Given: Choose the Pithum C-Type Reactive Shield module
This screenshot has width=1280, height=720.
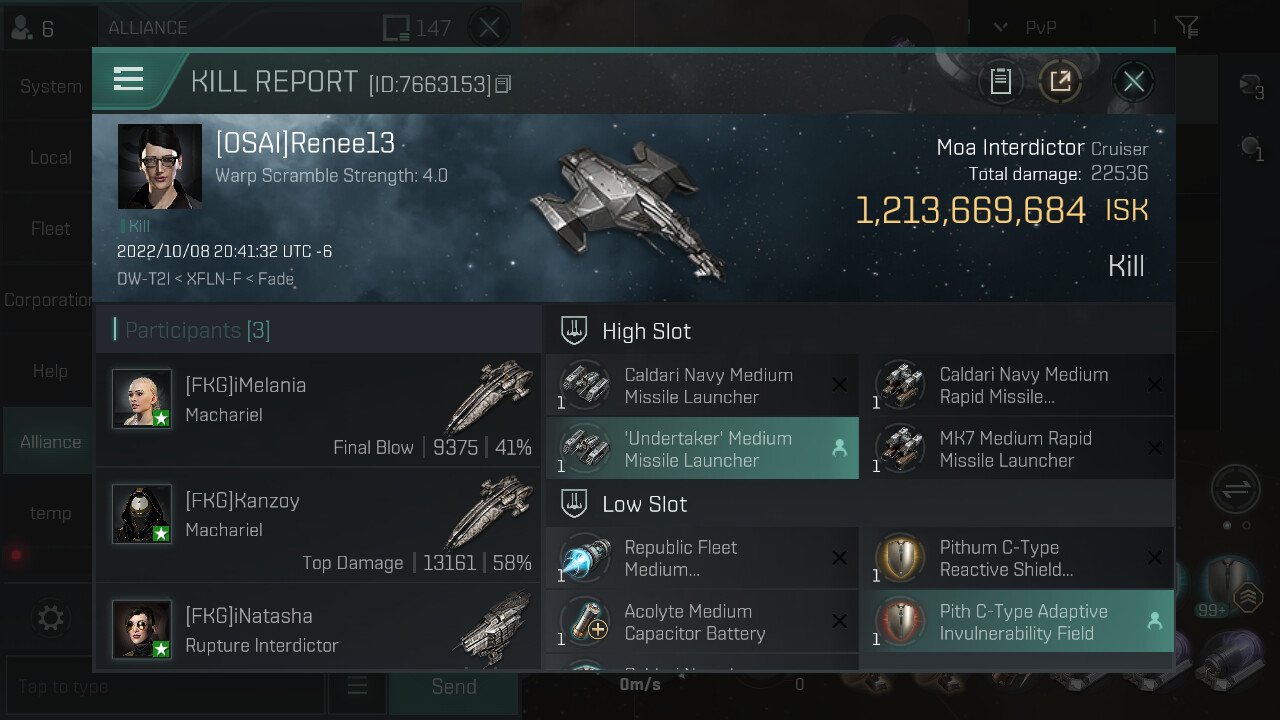Looking at the screenshot, I should point(1017,558).
